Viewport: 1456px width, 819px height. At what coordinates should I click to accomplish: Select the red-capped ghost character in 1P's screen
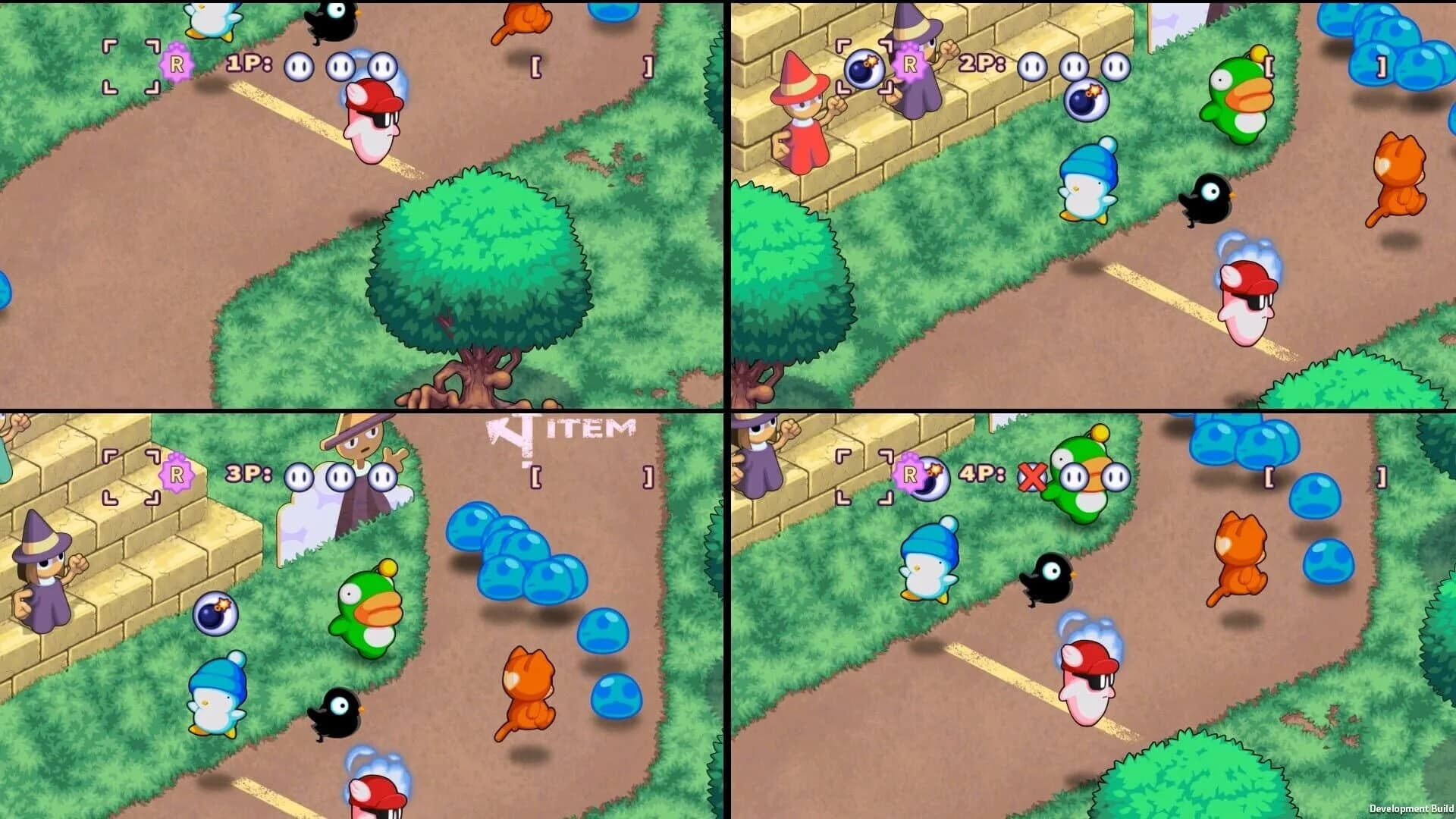pos(371,121)
